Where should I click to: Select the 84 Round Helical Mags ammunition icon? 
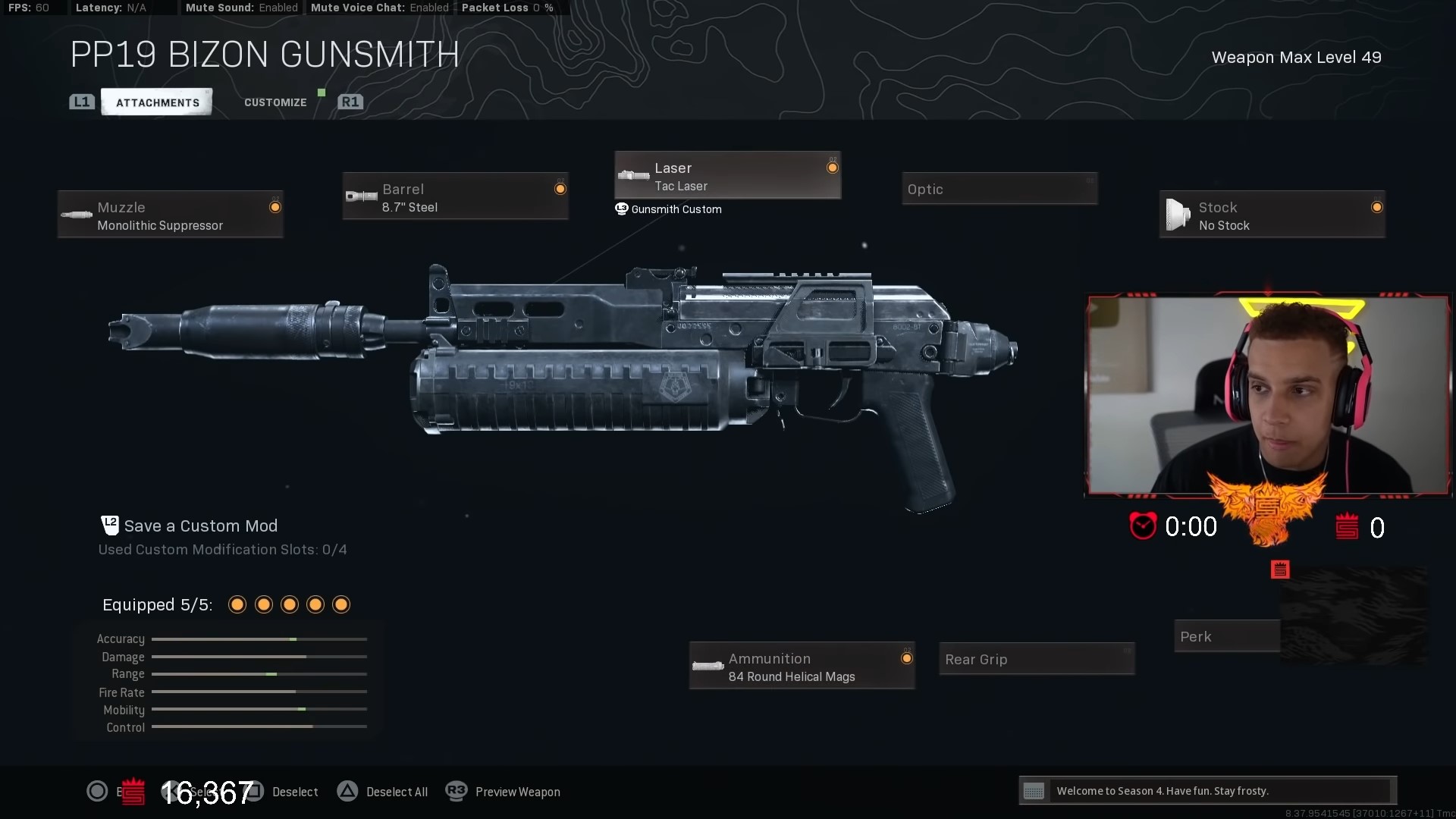(708, 667)
